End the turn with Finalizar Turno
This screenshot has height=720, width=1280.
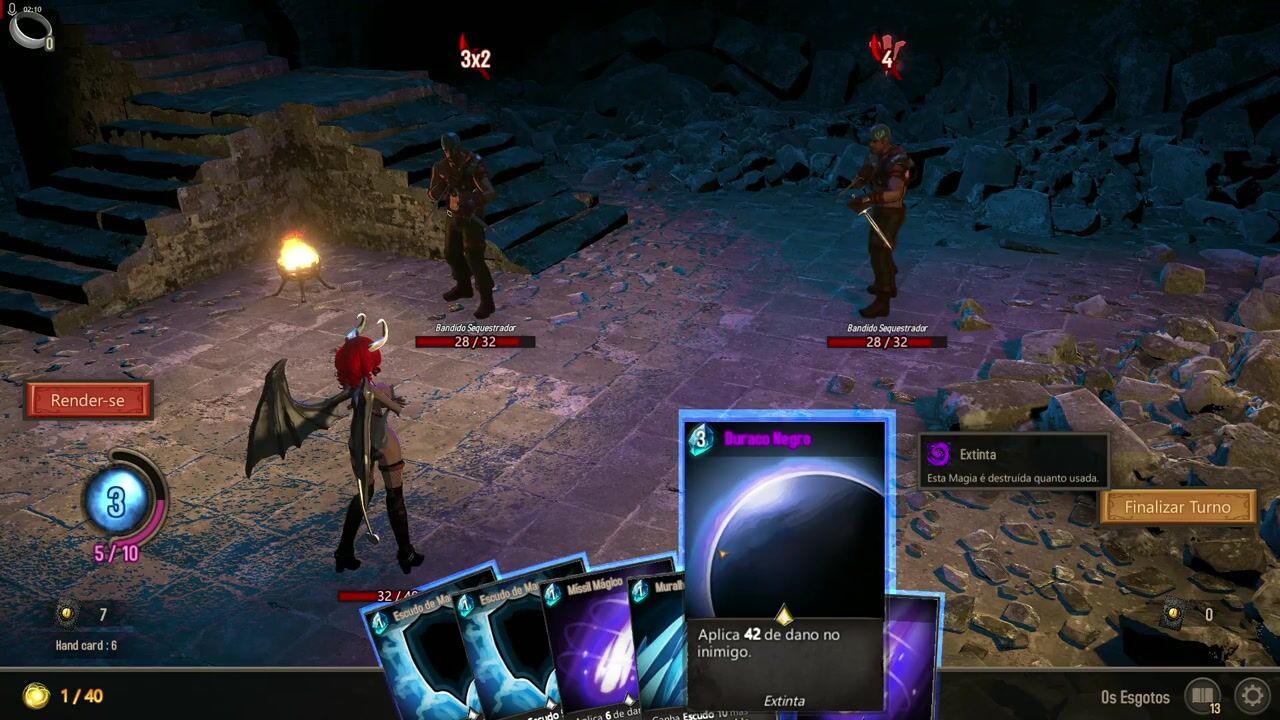[x=1177, y=507]
